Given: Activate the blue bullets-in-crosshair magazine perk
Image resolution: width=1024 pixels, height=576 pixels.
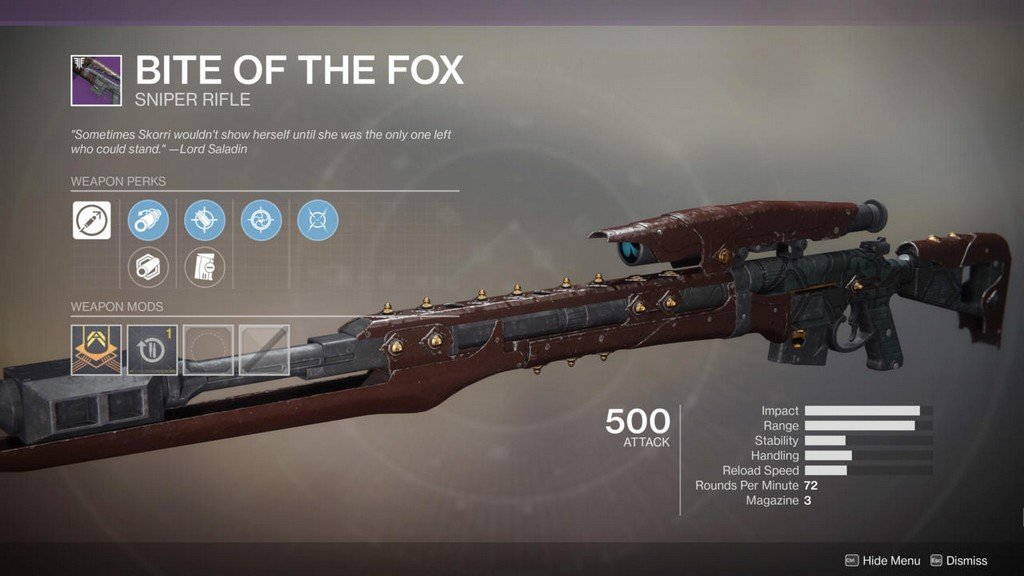Looking at the screenshot, I should tap(205, 221).
